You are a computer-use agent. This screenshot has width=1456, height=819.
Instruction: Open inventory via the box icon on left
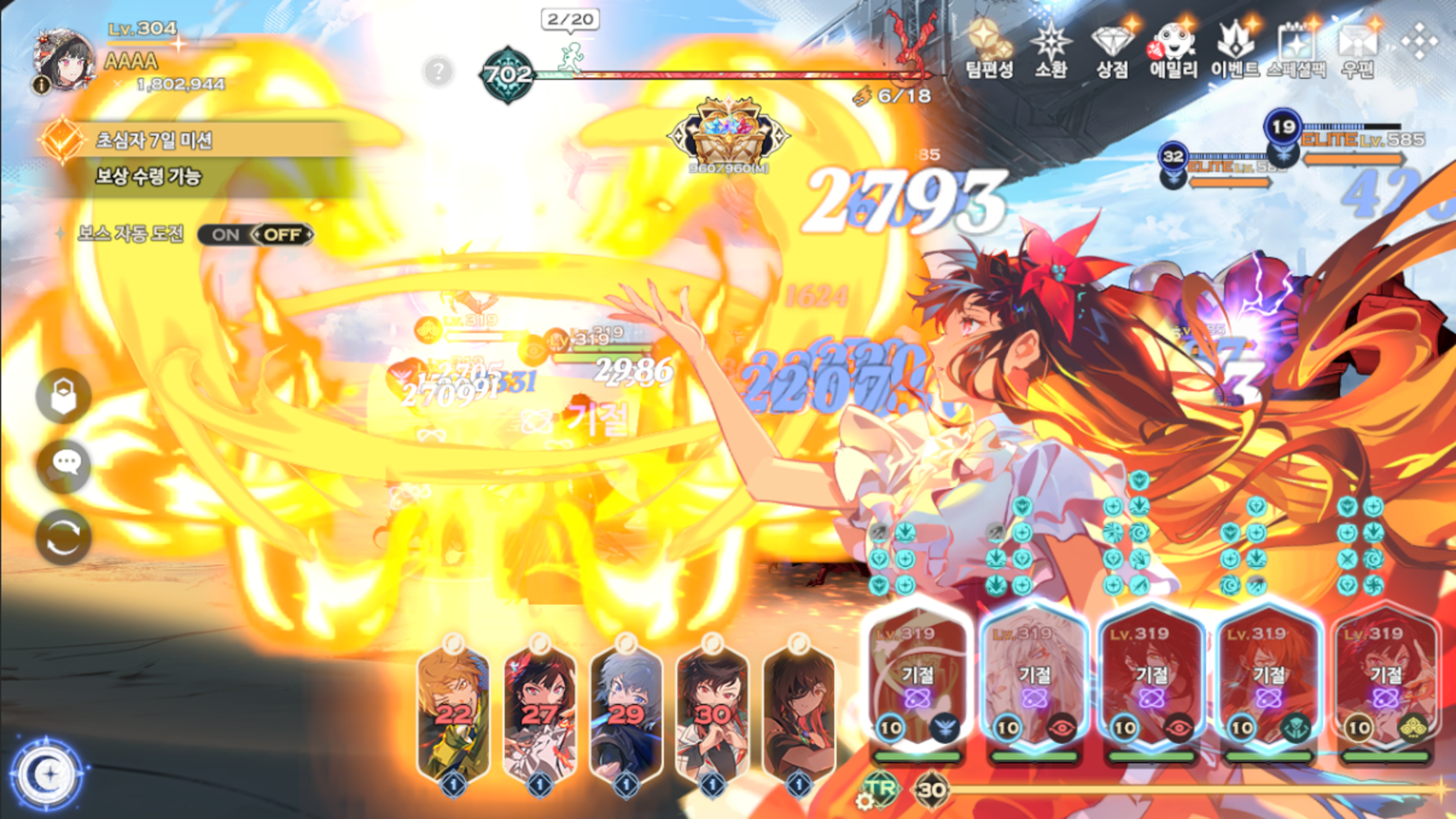[63, 394]
